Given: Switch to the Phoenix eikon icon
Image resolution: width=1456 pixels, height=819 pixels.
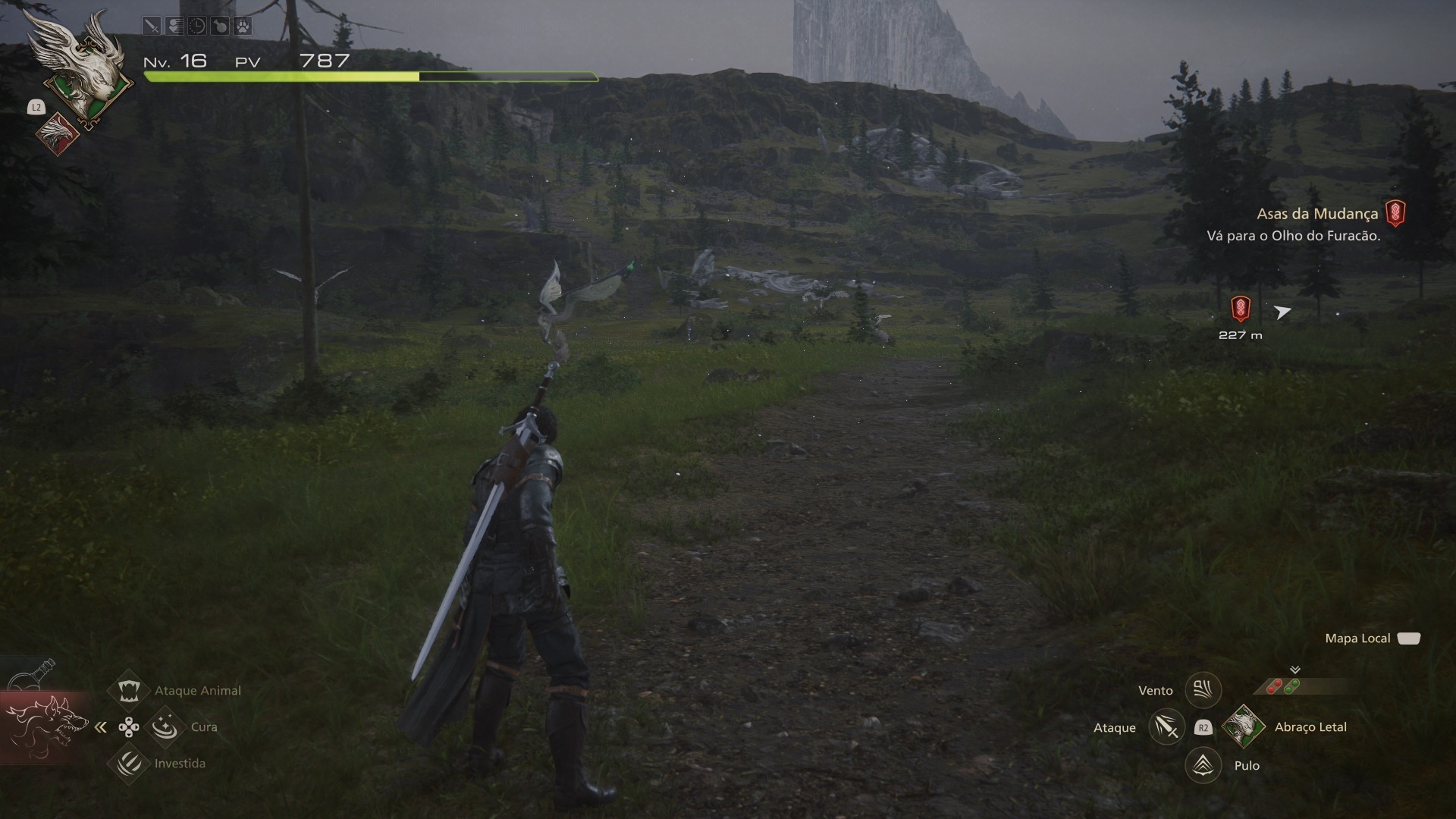Looking at the screenshot, I should pyautogui.click(x=58, y=134).
